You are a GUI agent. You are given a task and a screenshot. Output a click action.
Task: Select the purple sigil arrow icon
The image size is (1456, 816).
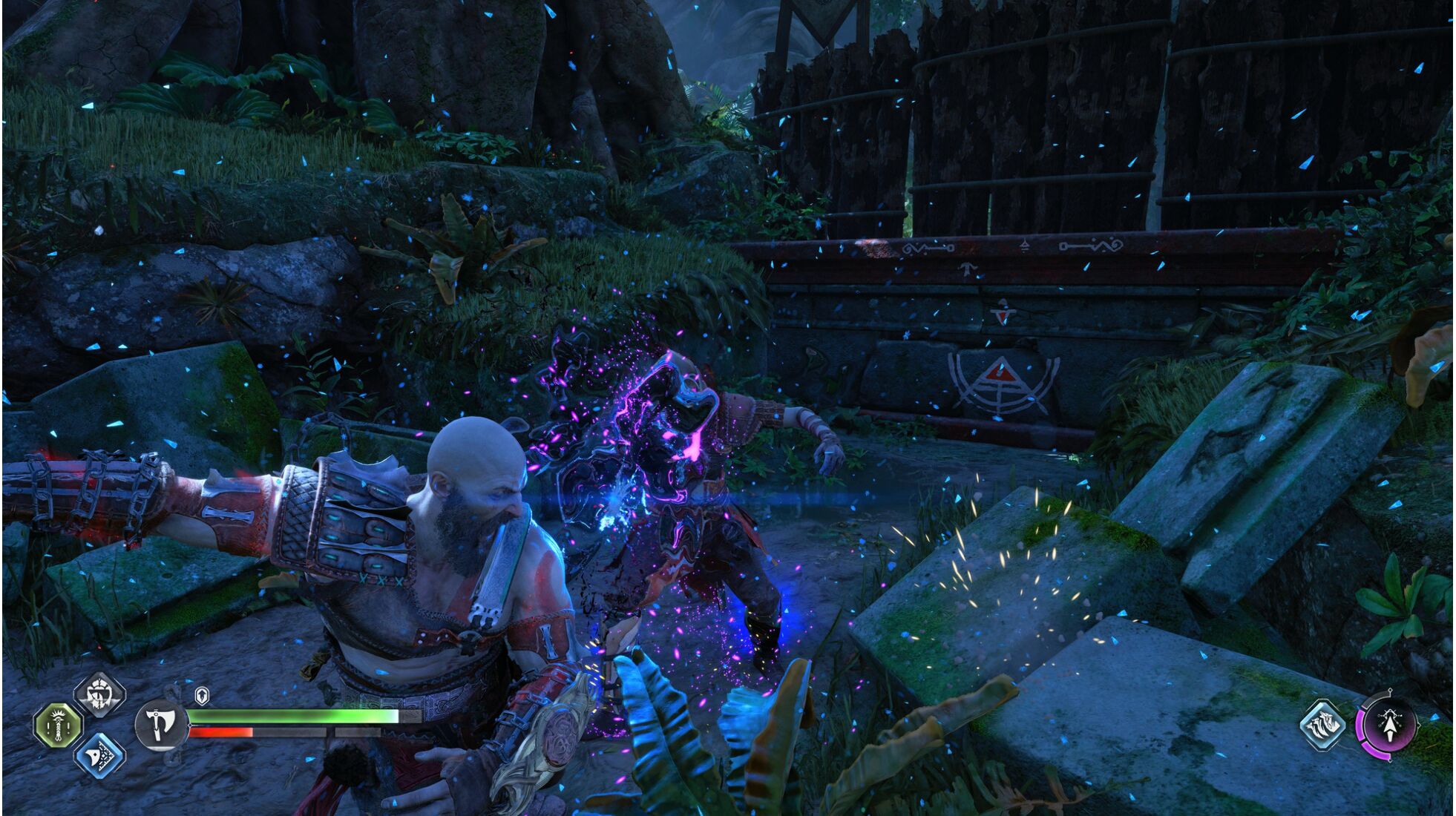coord(1386,725)
